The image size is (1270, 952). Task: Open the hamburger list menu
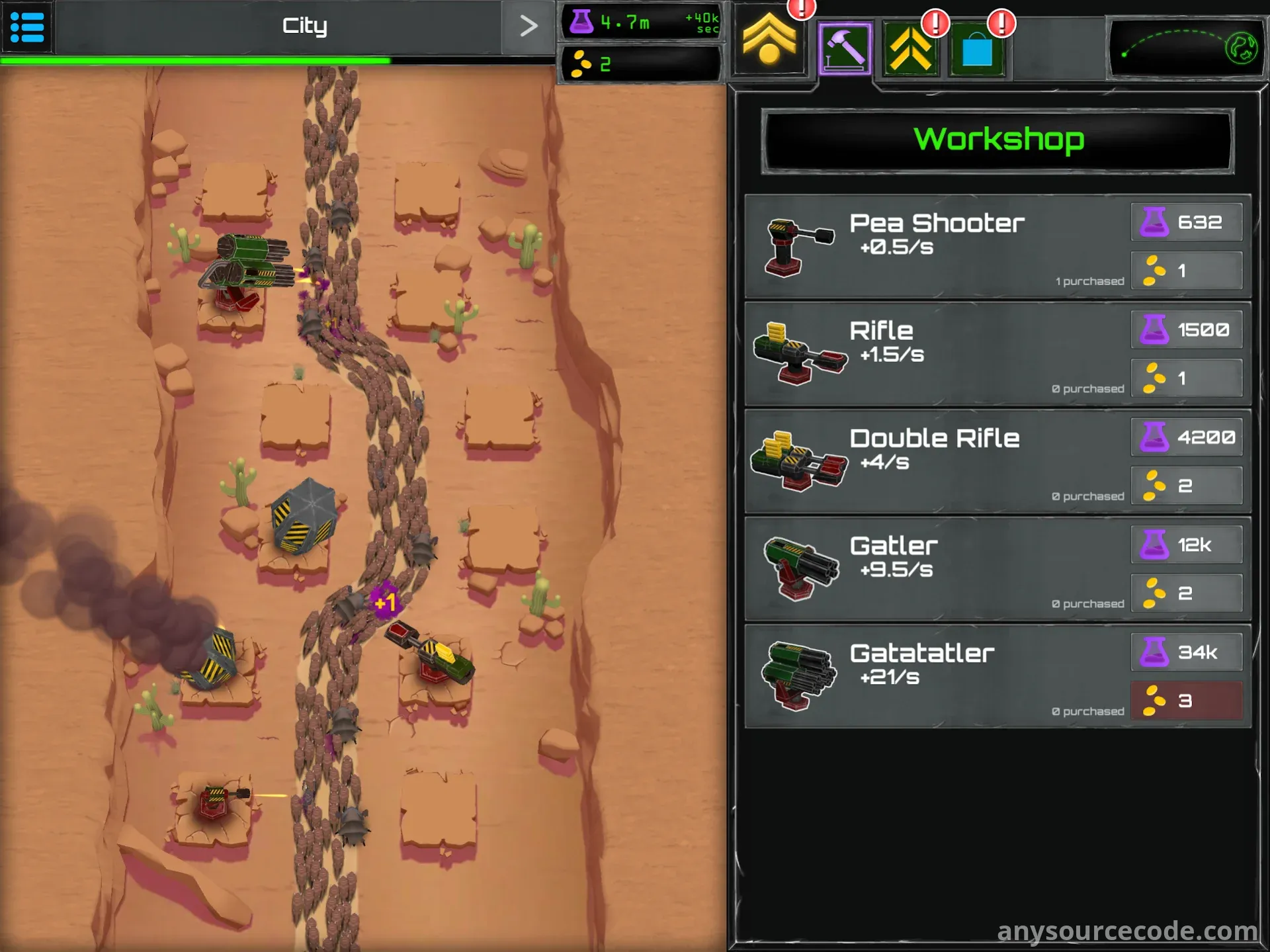27,27
